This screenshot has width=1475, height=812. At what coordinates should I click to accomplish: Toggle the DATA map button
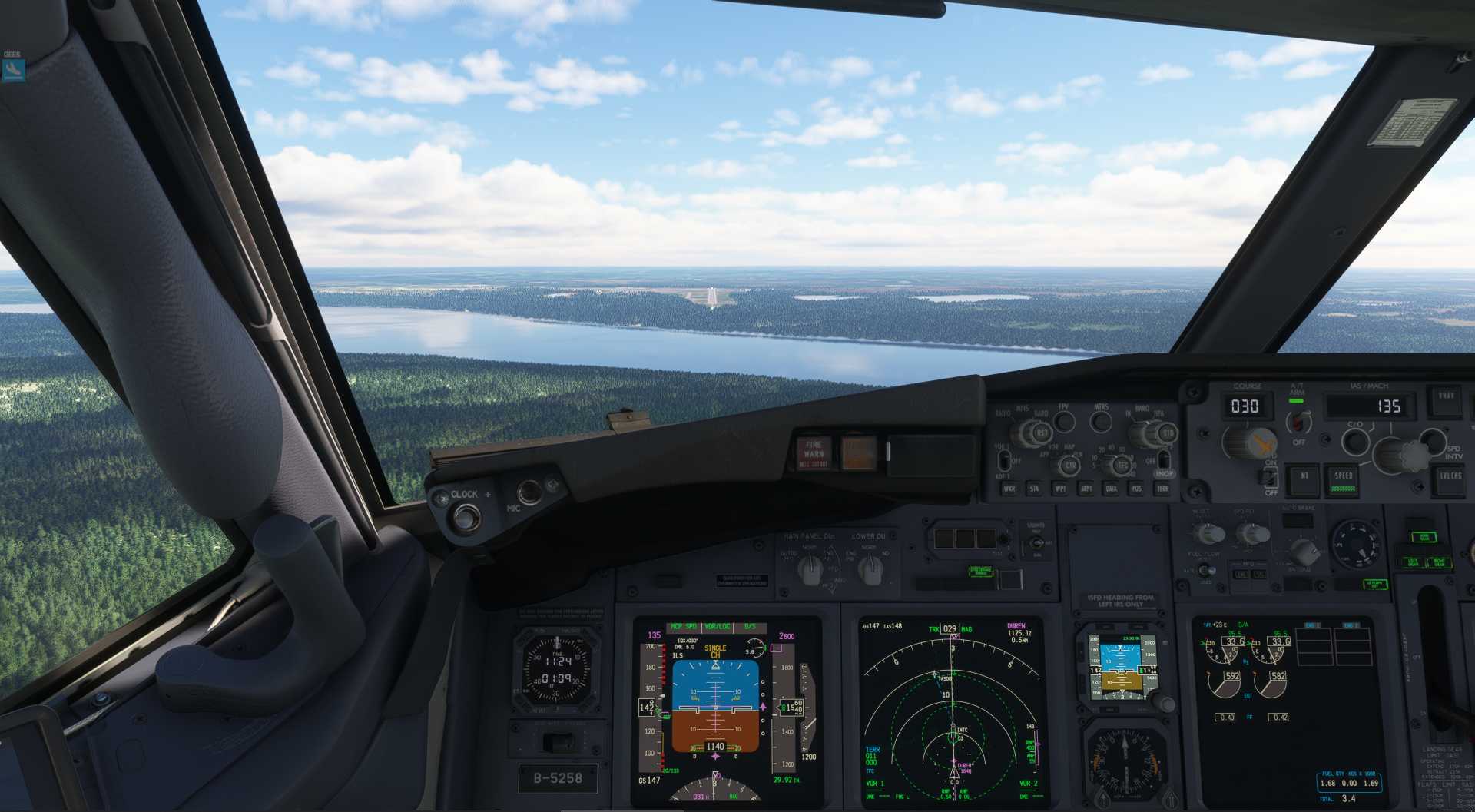tap(1112, 489)
